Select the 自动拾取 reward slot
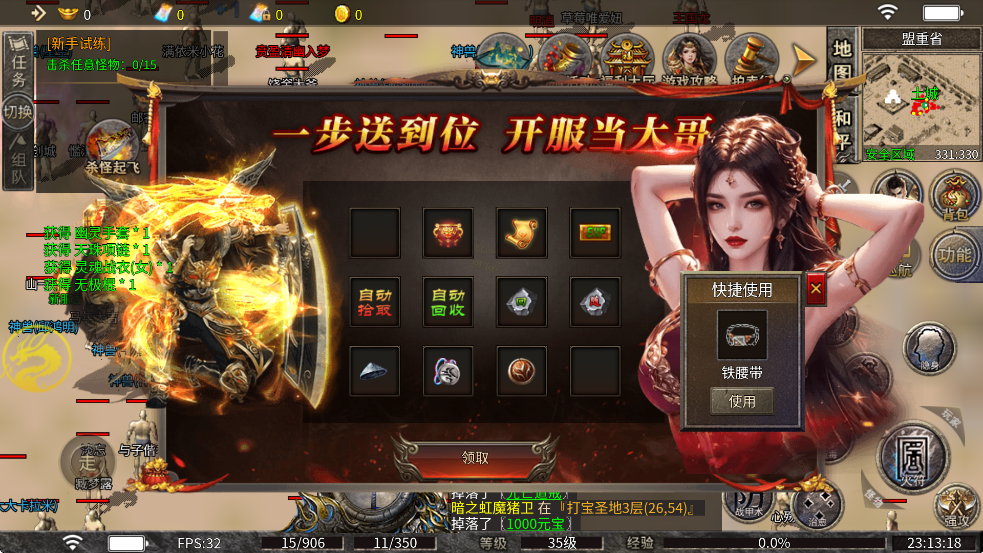This screenshot has height=553, width=983. [x=375, y=302]
